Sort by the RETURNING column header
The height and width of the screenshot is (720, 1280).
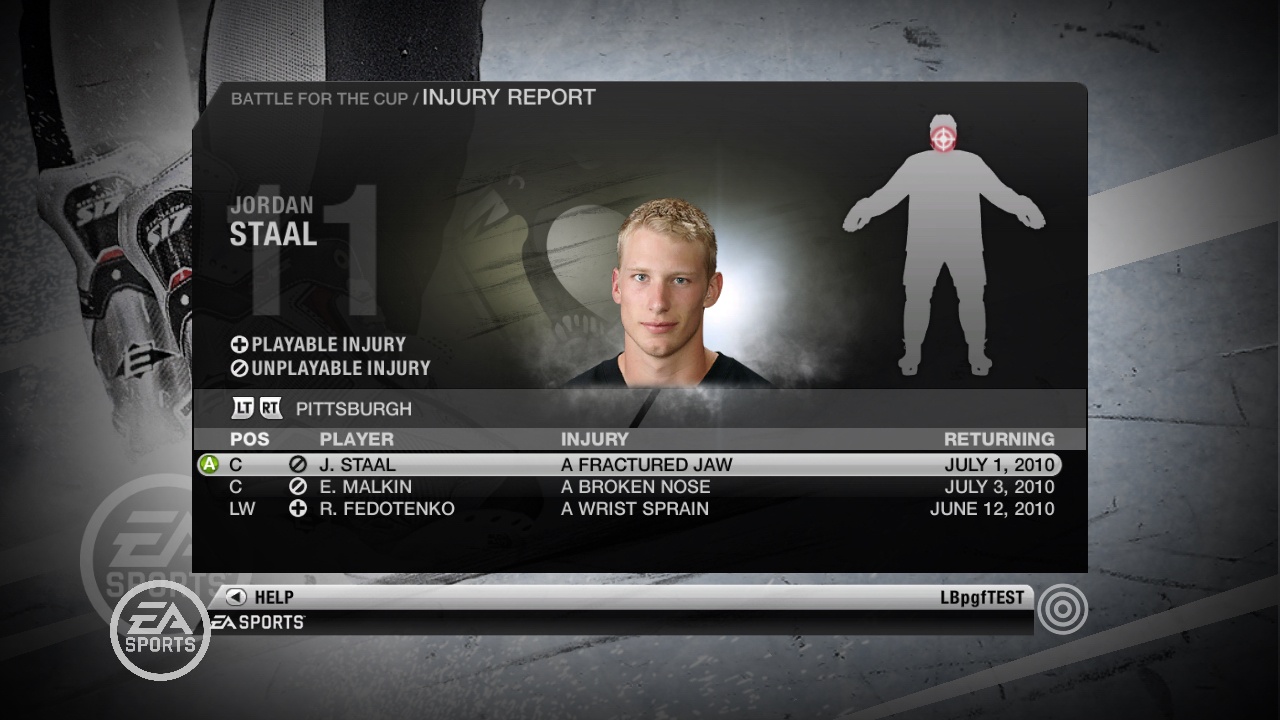point(1000,439)
